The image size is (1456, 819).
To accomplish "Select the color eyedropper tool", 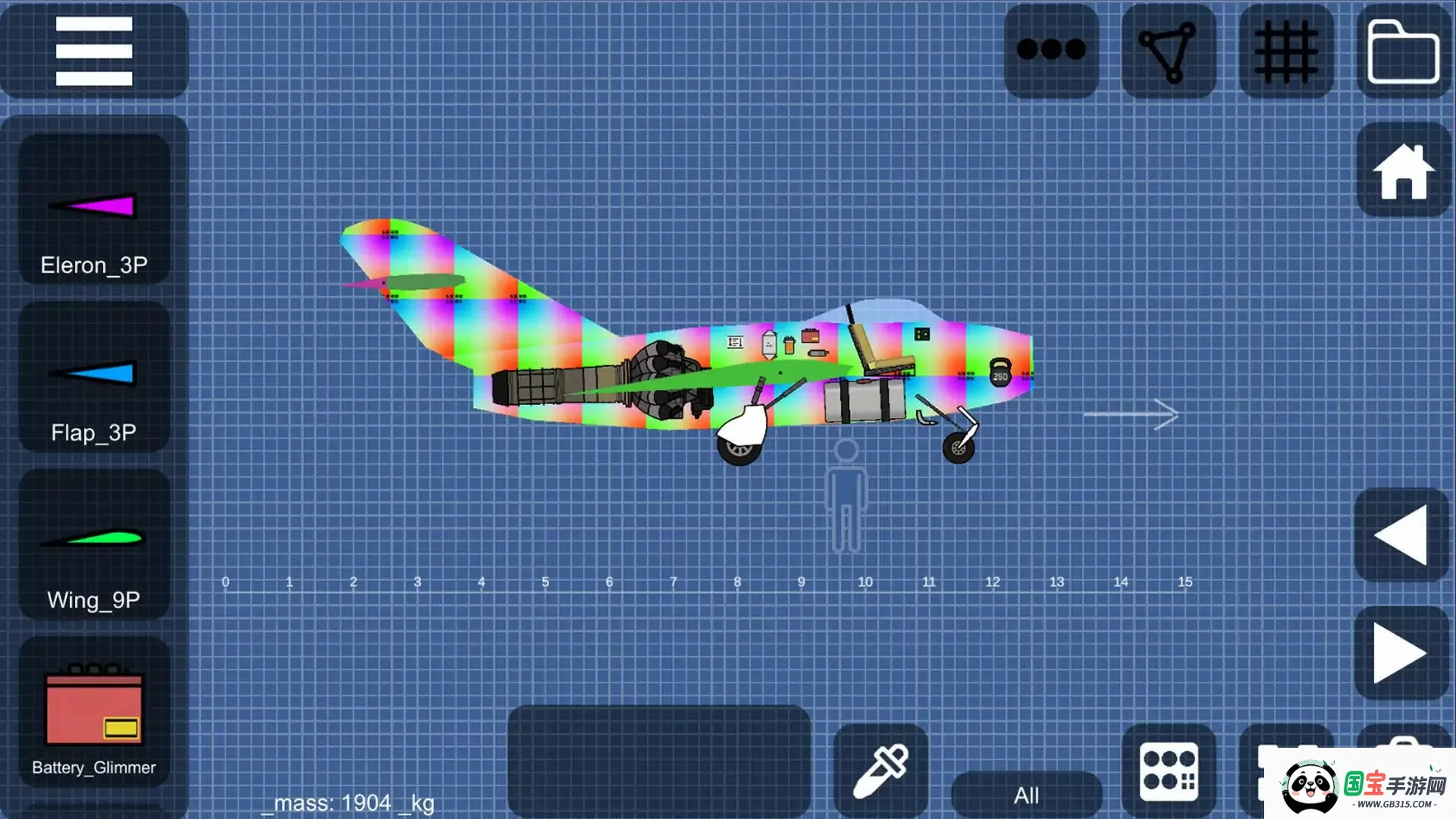I will (882, 770).
